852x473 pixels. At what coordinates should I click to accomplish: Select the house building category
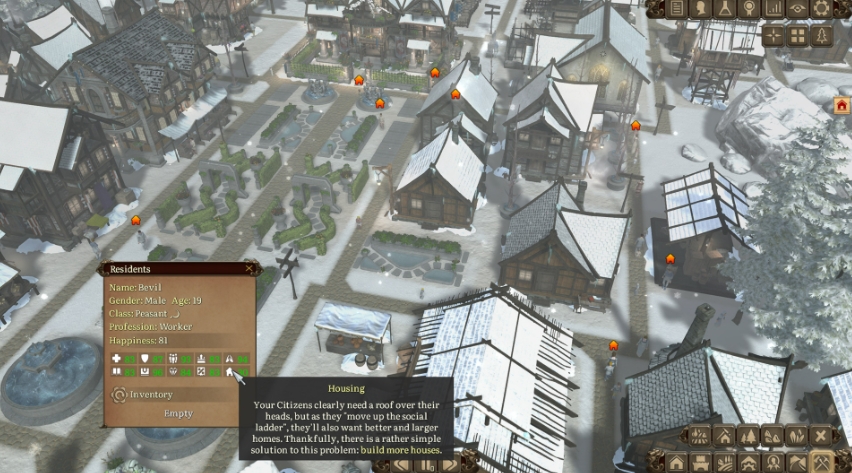pos(677,462)
